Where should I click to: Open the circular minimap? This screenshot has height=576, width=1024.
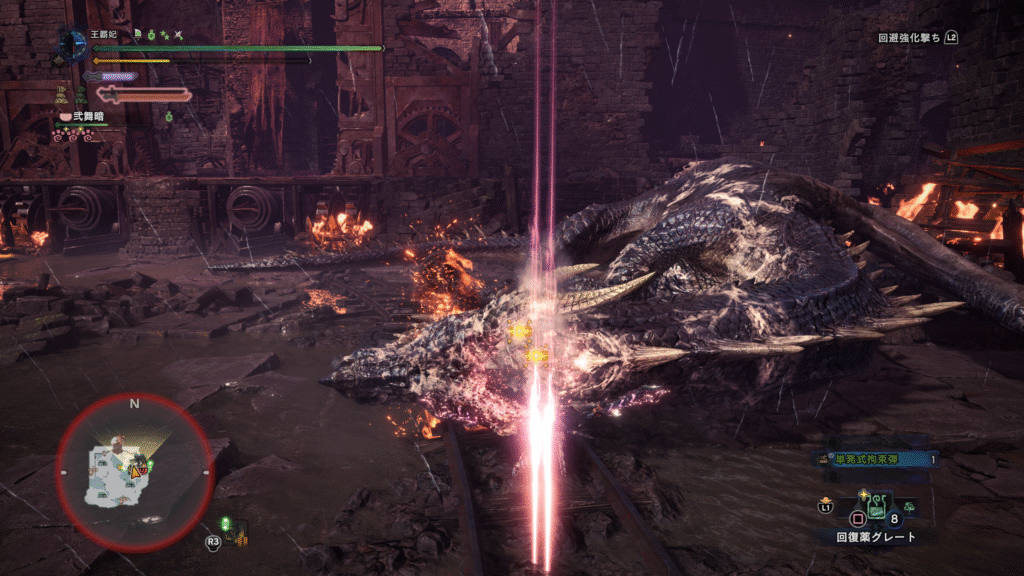point(133,469)
